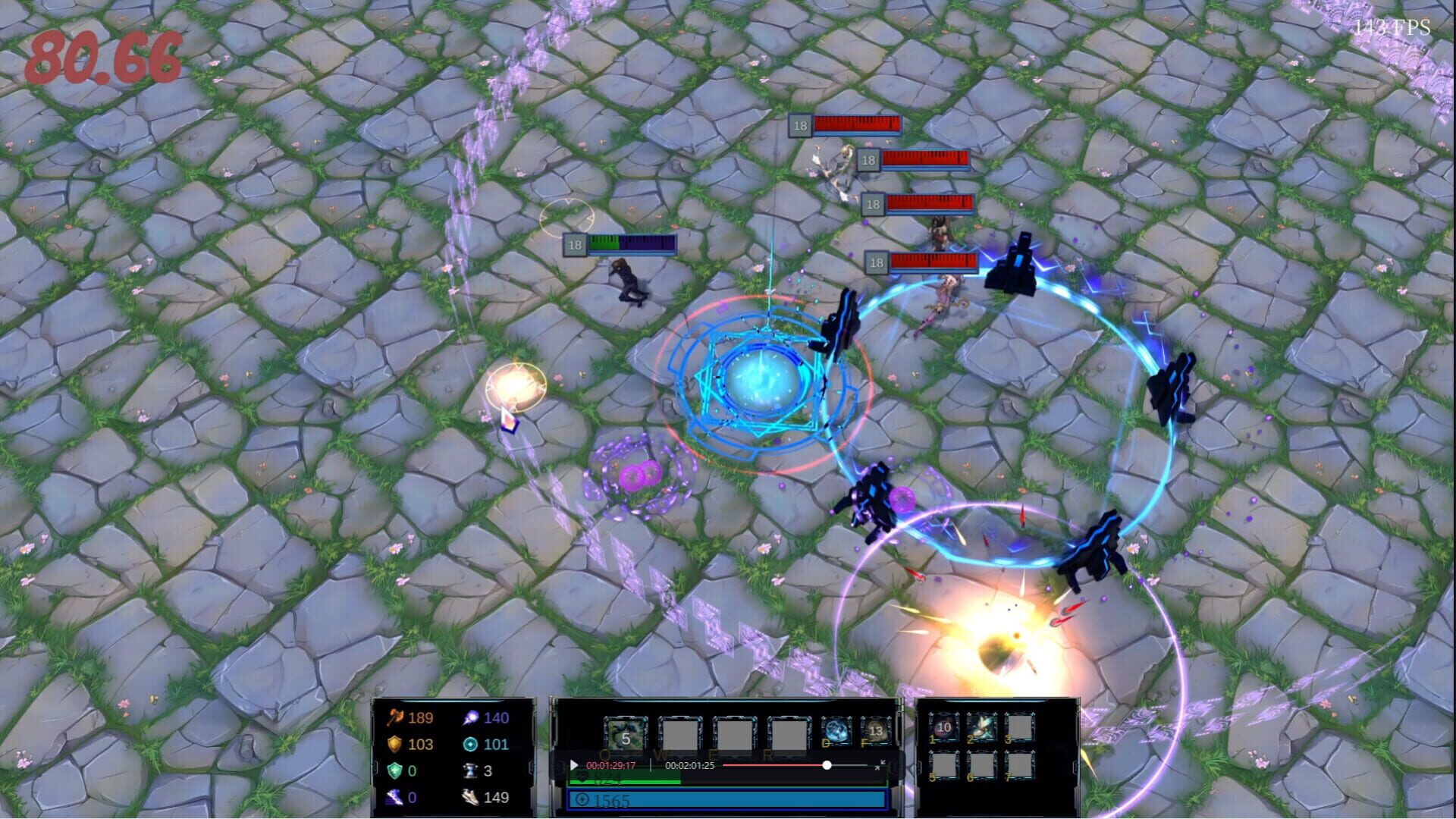Click the green shield regeneration stat icon
The height and width of the screenshot is (819, 1456).
click(394, 772)
